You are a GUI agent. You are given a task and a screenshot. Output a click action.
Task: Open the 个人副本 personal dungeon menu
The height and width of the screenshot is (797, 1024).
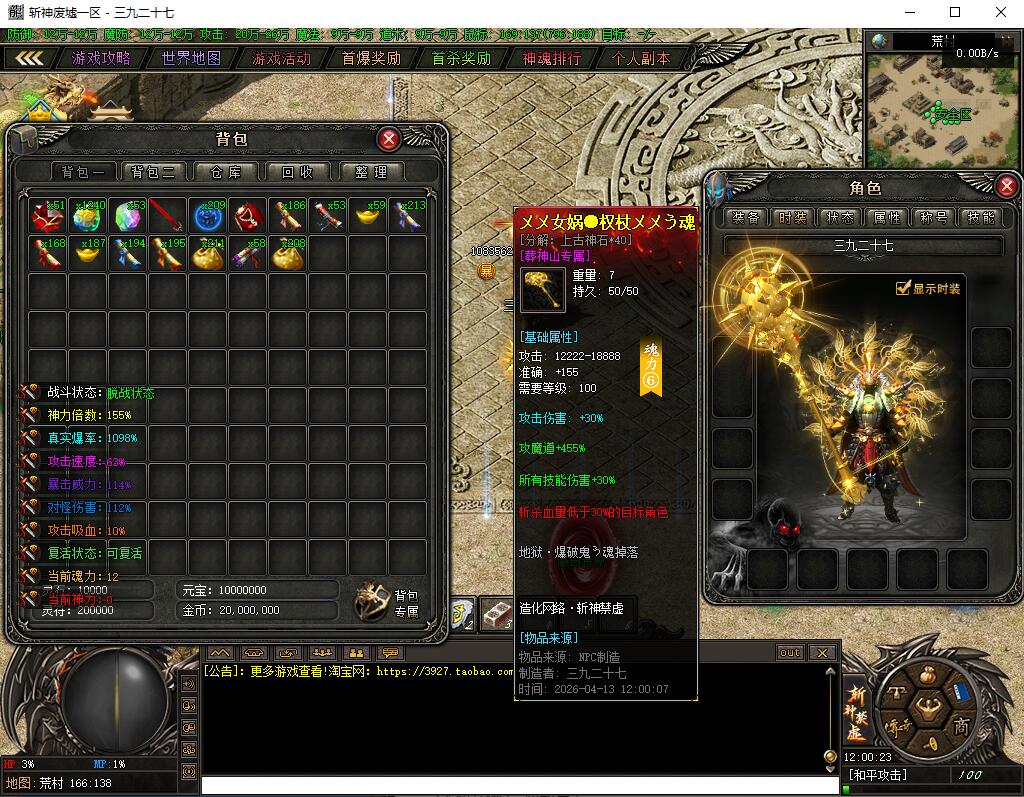[641, 58]
